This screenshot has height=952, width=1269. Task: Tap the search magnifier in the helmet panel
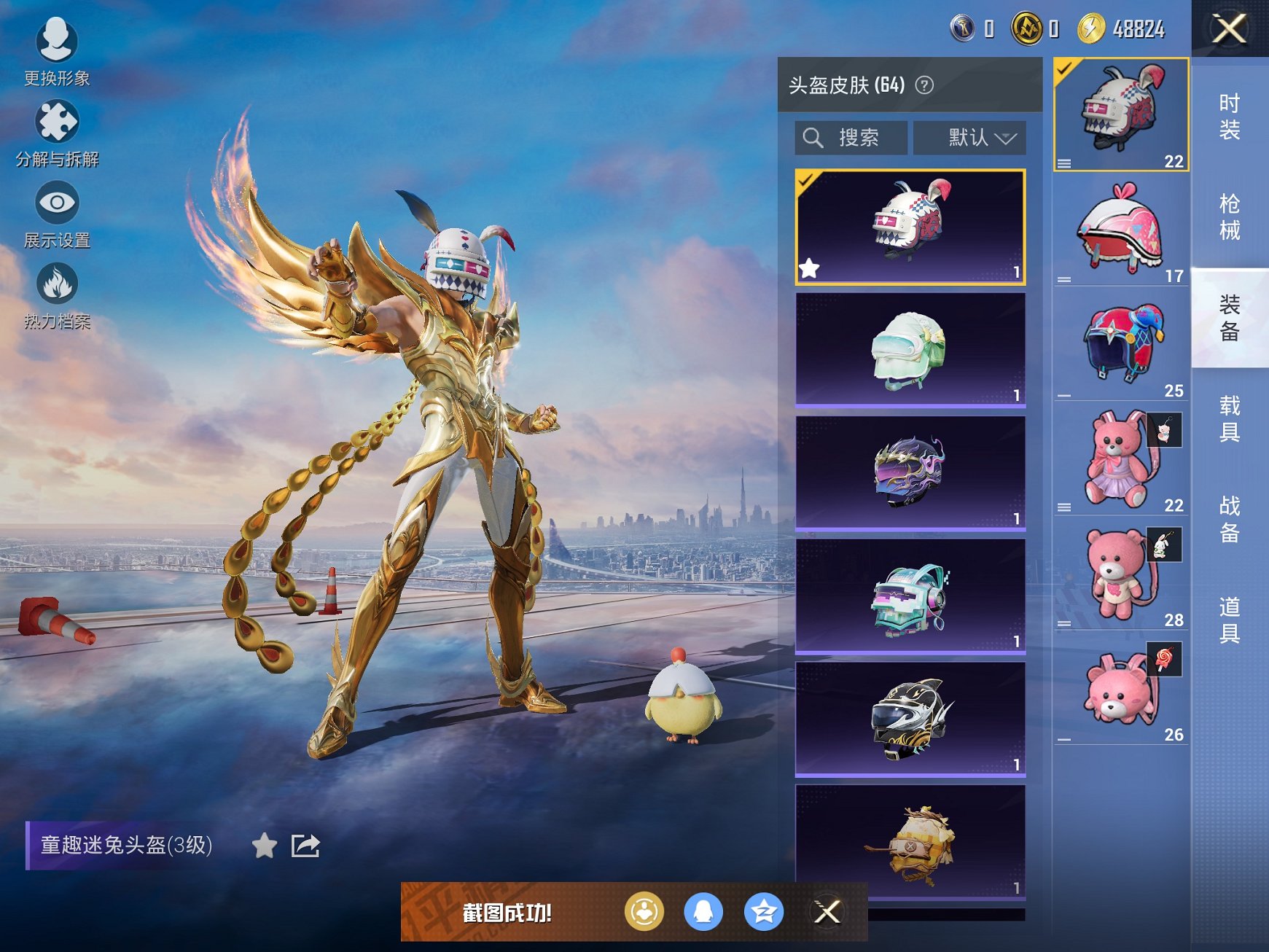813,137
